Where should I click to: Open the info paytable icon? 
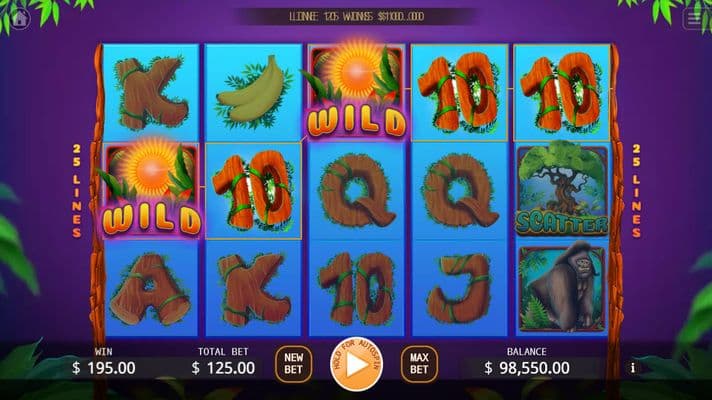[x=633, y=368]
